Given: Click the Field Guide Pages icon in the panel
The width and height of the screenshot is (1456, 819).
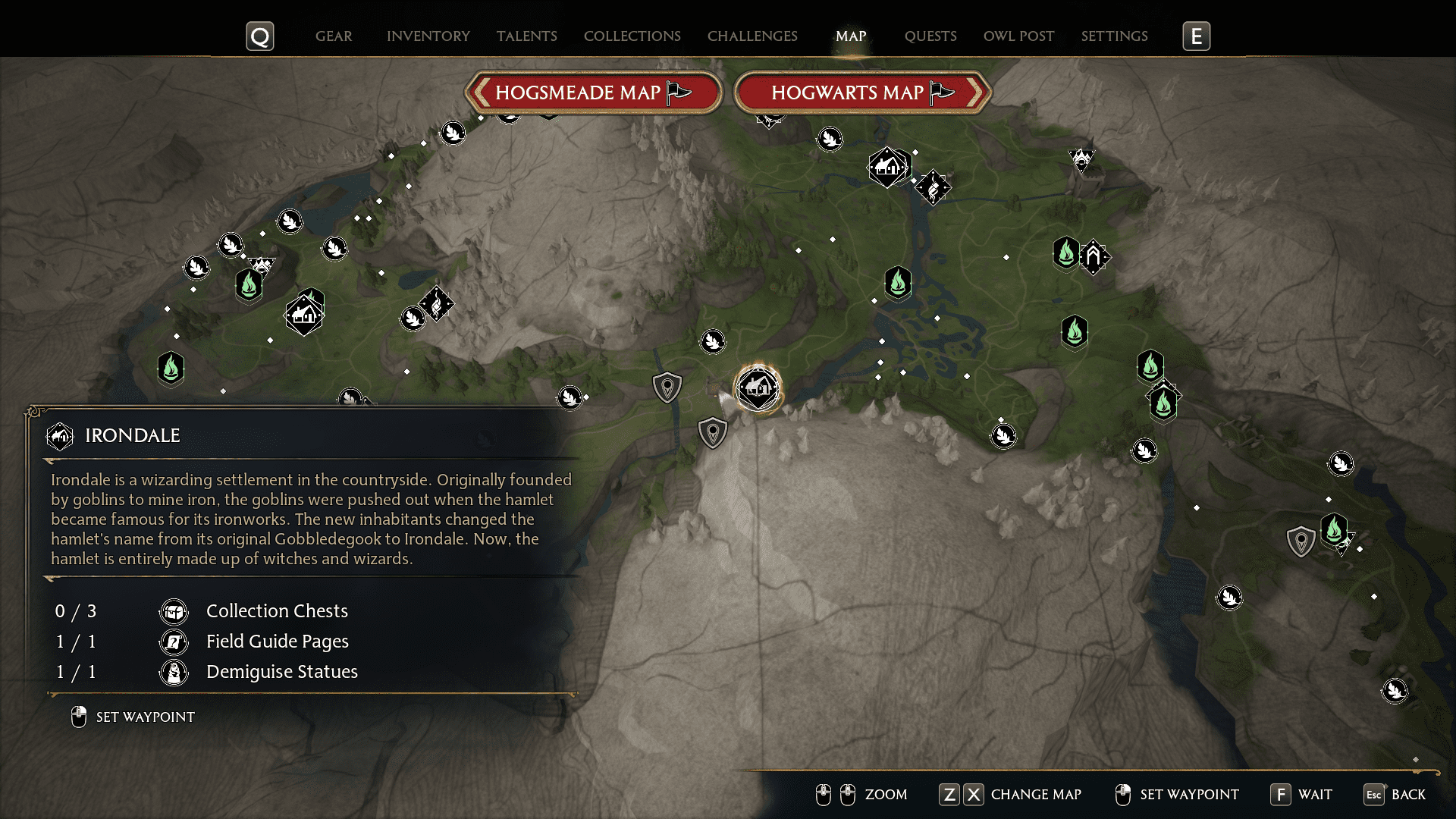Looking at the screenshot, I should [x=174, y=642].
